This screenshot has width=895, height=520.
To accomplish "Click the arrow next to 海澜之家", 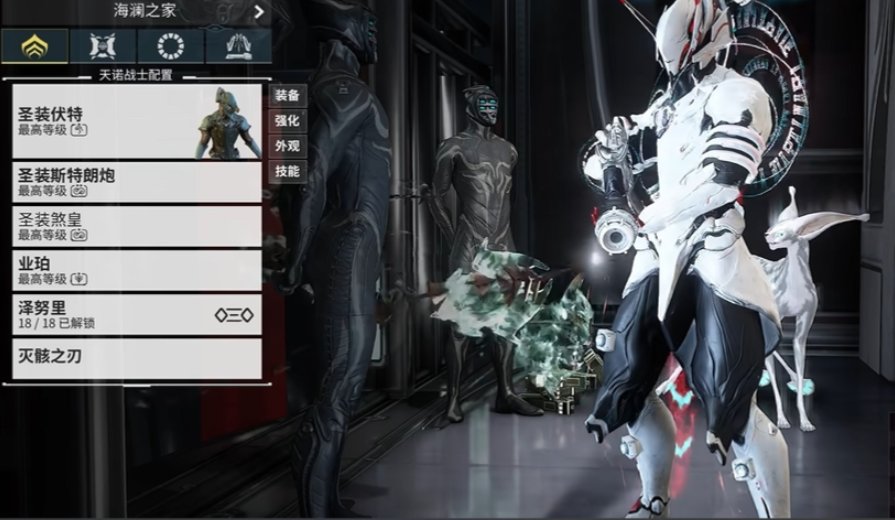I will coord(259,12).
